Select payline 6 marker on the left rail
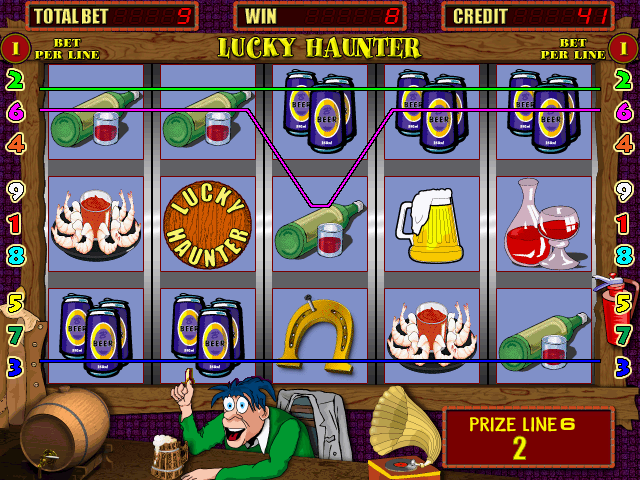Image resolution: width=640 pixels, height=480 pixels. click(x=15, y=111)
